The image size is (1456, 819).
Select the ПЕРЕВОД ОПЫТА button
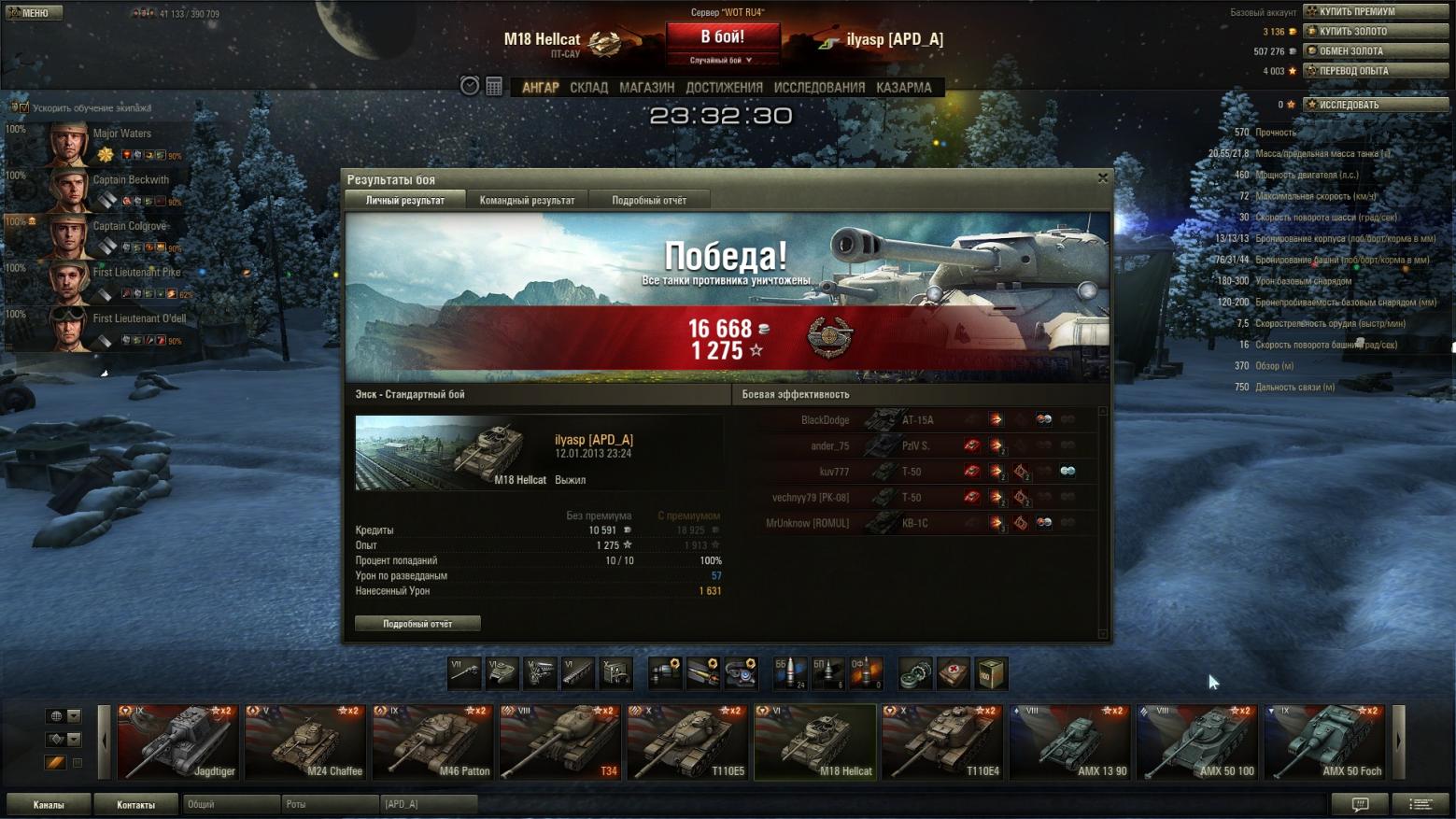coord(1376,70)
